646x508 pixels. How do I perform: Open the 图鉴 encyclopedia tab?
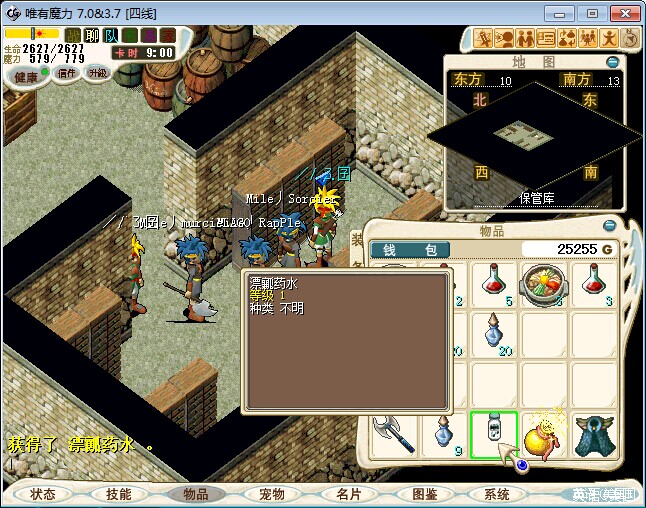424,494
